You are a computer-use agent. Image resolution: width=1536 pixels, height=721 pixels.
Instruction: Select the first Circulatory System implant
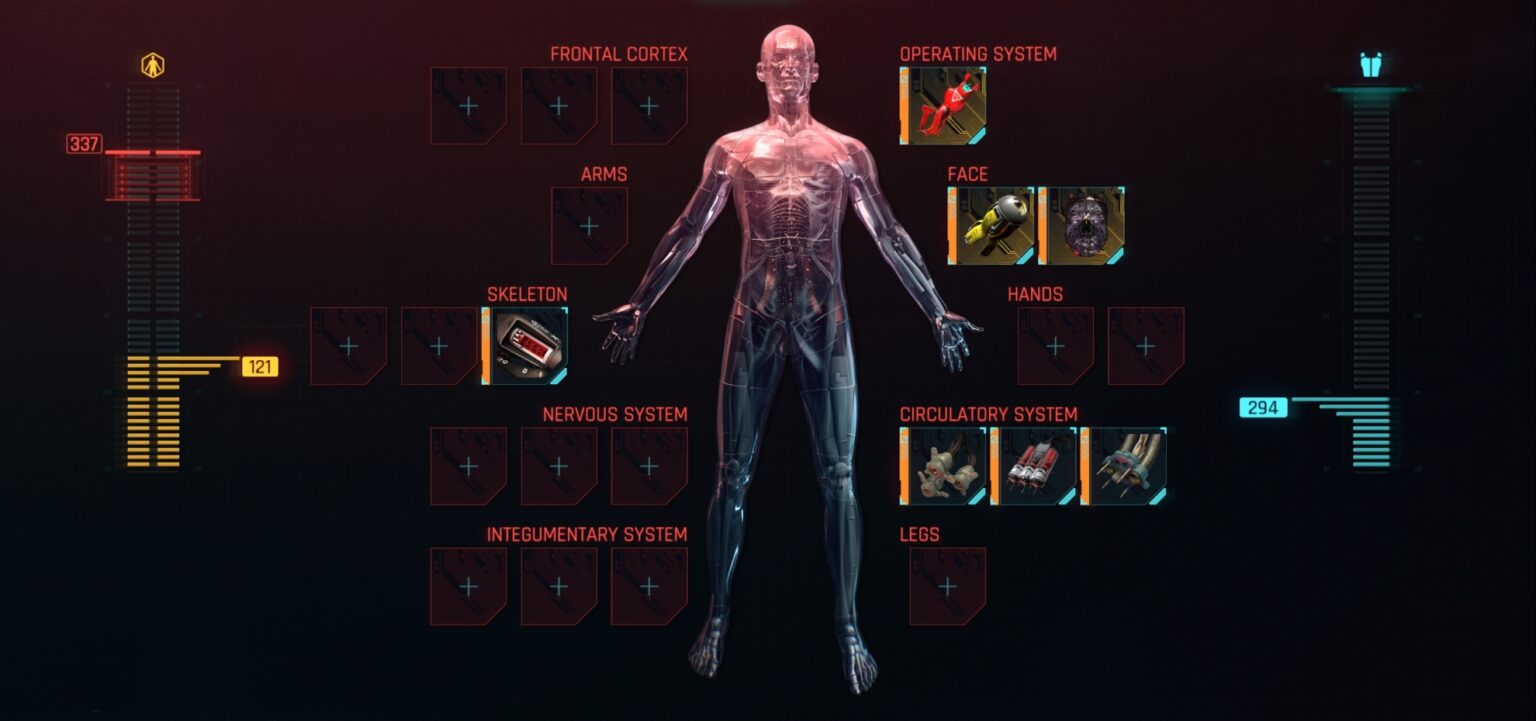pos(944,463)
